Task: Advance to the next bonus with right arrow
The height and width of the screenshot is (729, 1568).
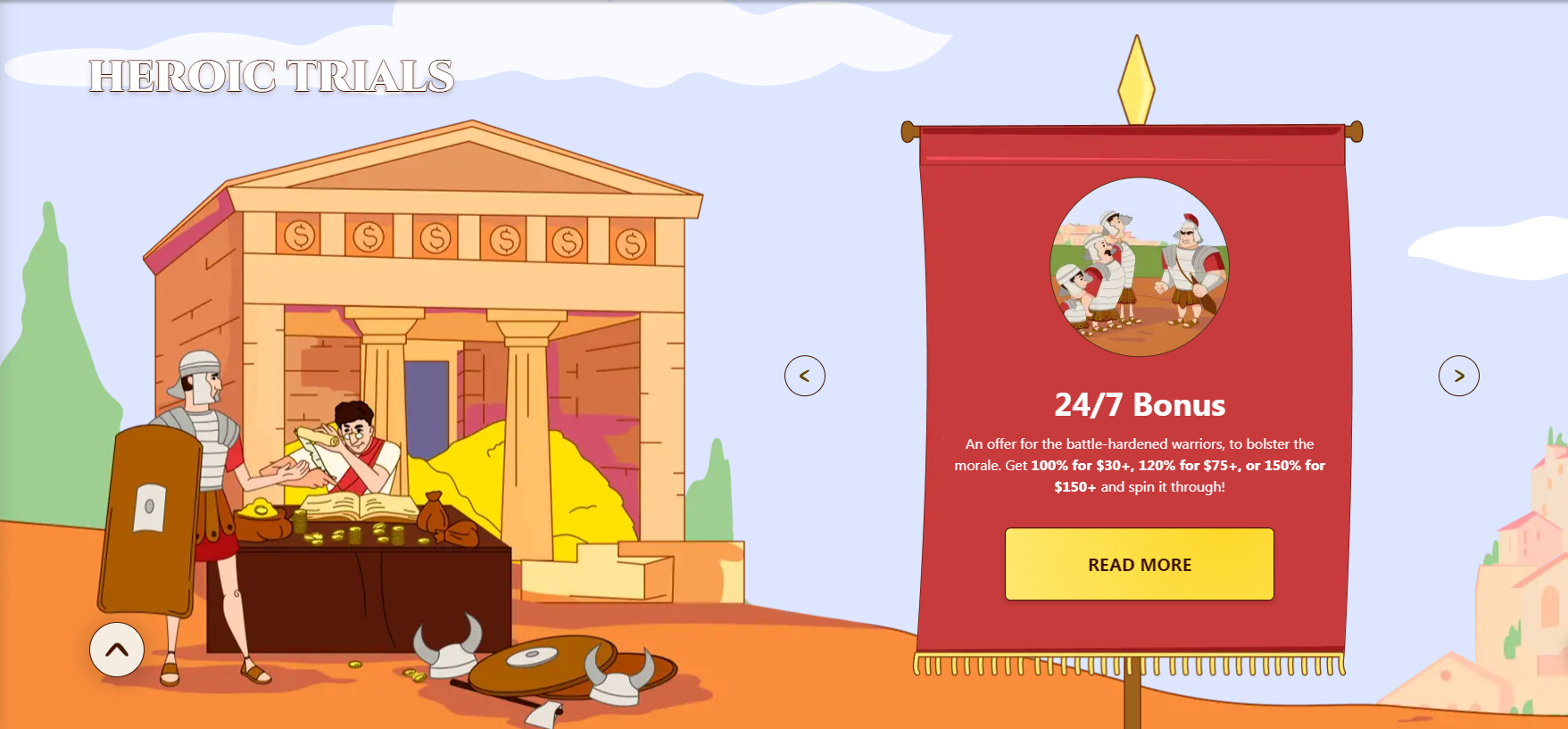Action: click(x=1458, y=376)
